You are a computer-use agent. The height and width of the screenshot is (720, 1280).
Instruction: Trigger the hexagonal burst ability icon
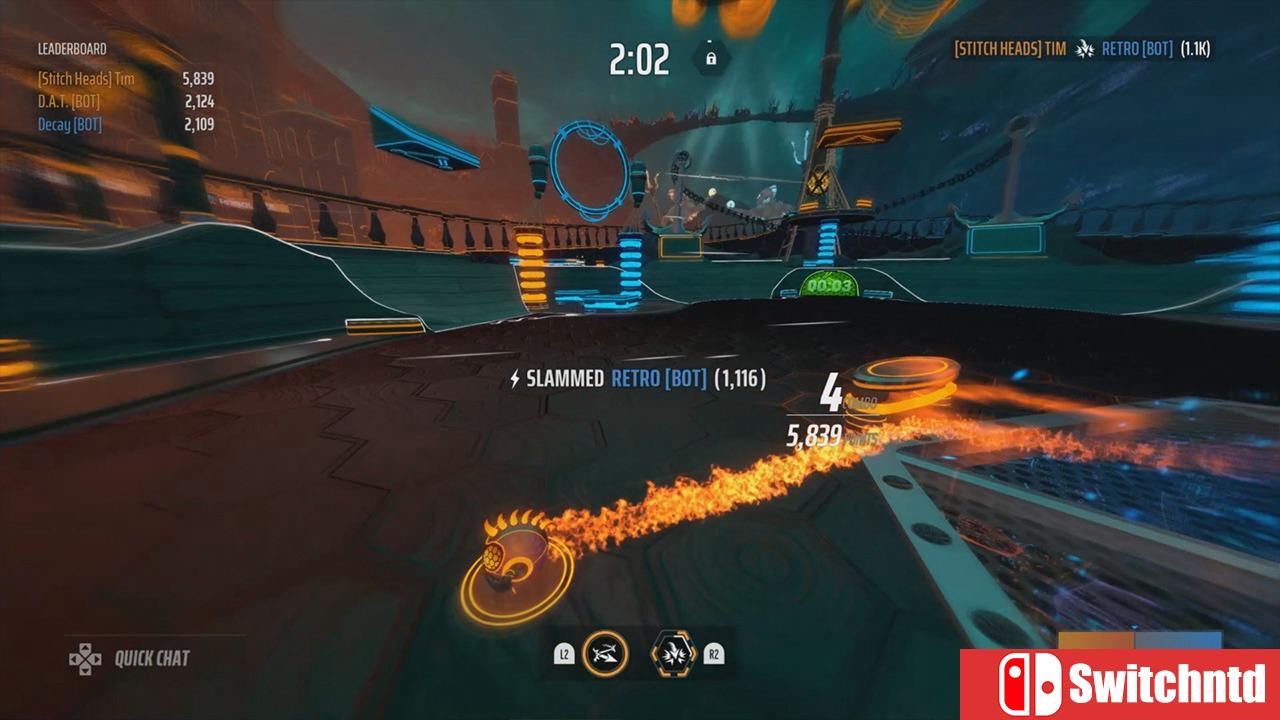(673, 654)
